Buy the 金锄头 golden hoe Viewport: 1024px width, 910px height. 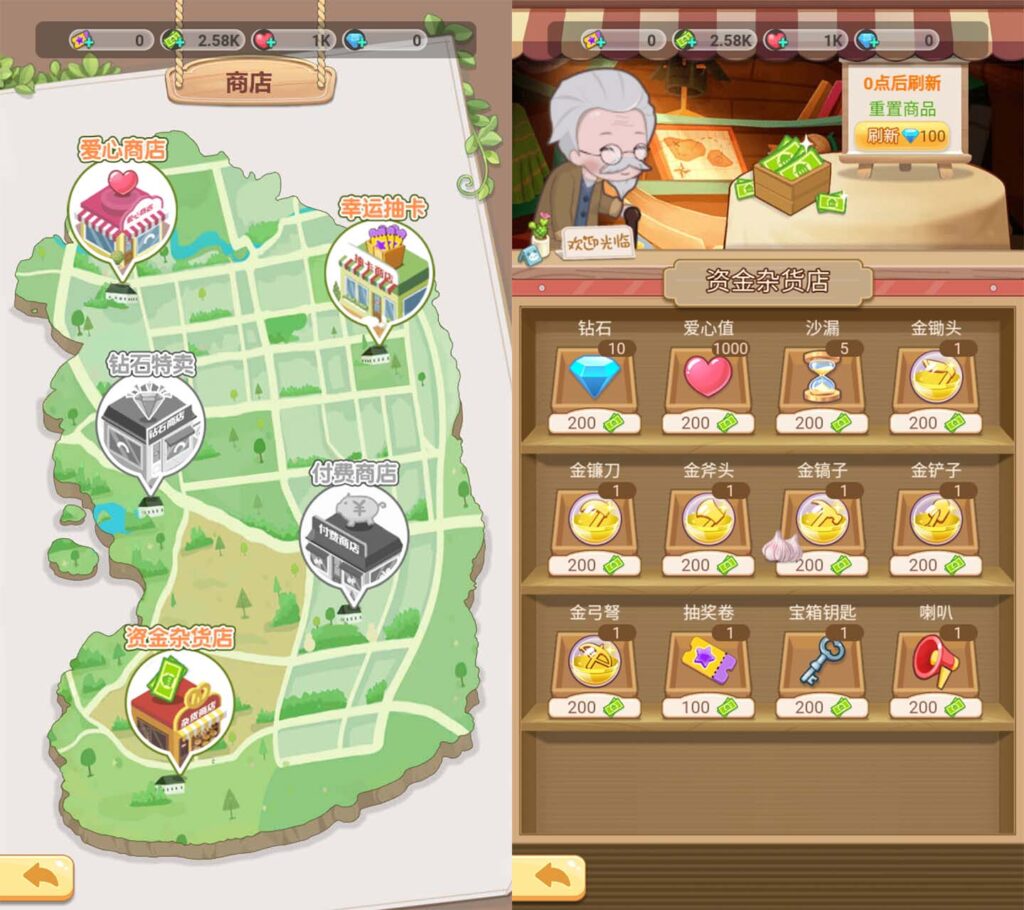(936, 379)
